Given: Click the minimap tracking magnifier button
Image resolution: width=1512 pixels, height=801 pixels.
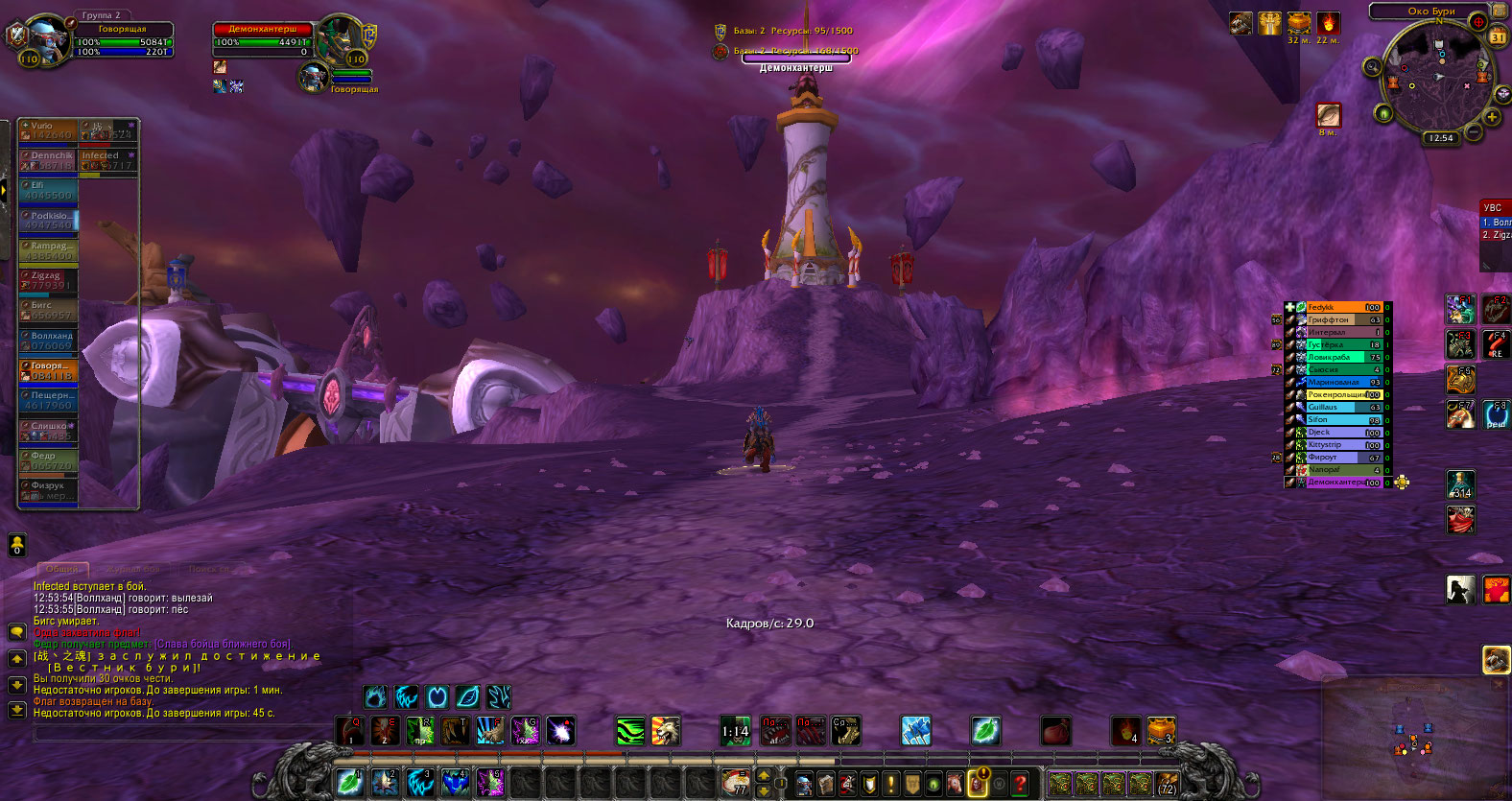Looking at the screenshot, I should pyautogui.click(x=1374, y=66).
